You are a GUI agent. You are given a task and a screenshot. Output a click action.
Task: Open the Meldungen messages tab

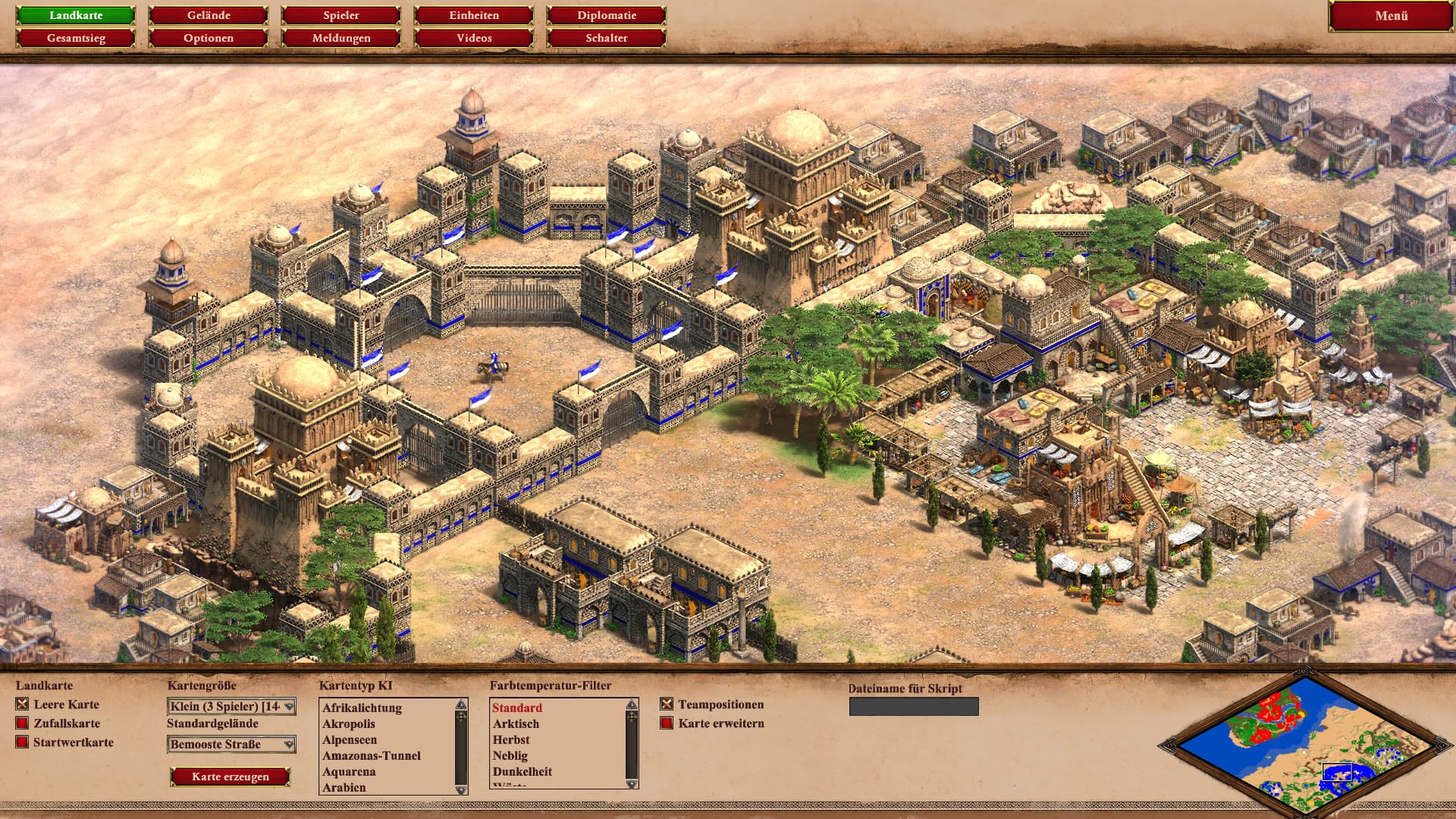pos(341,38)
